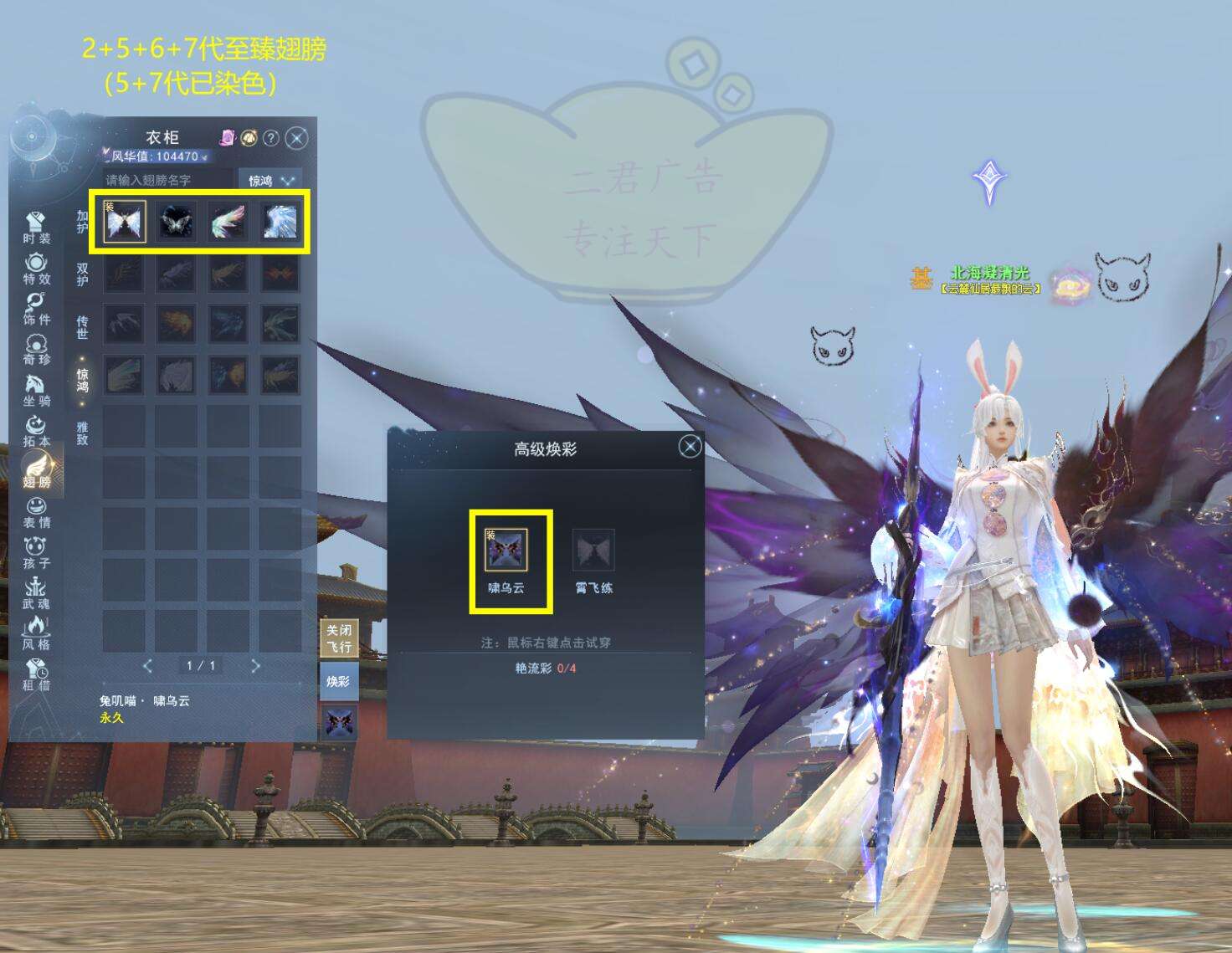Select the 啸乌云 color variant
This screenshot has width=1232, height=953.
click(x=506, y=550)
